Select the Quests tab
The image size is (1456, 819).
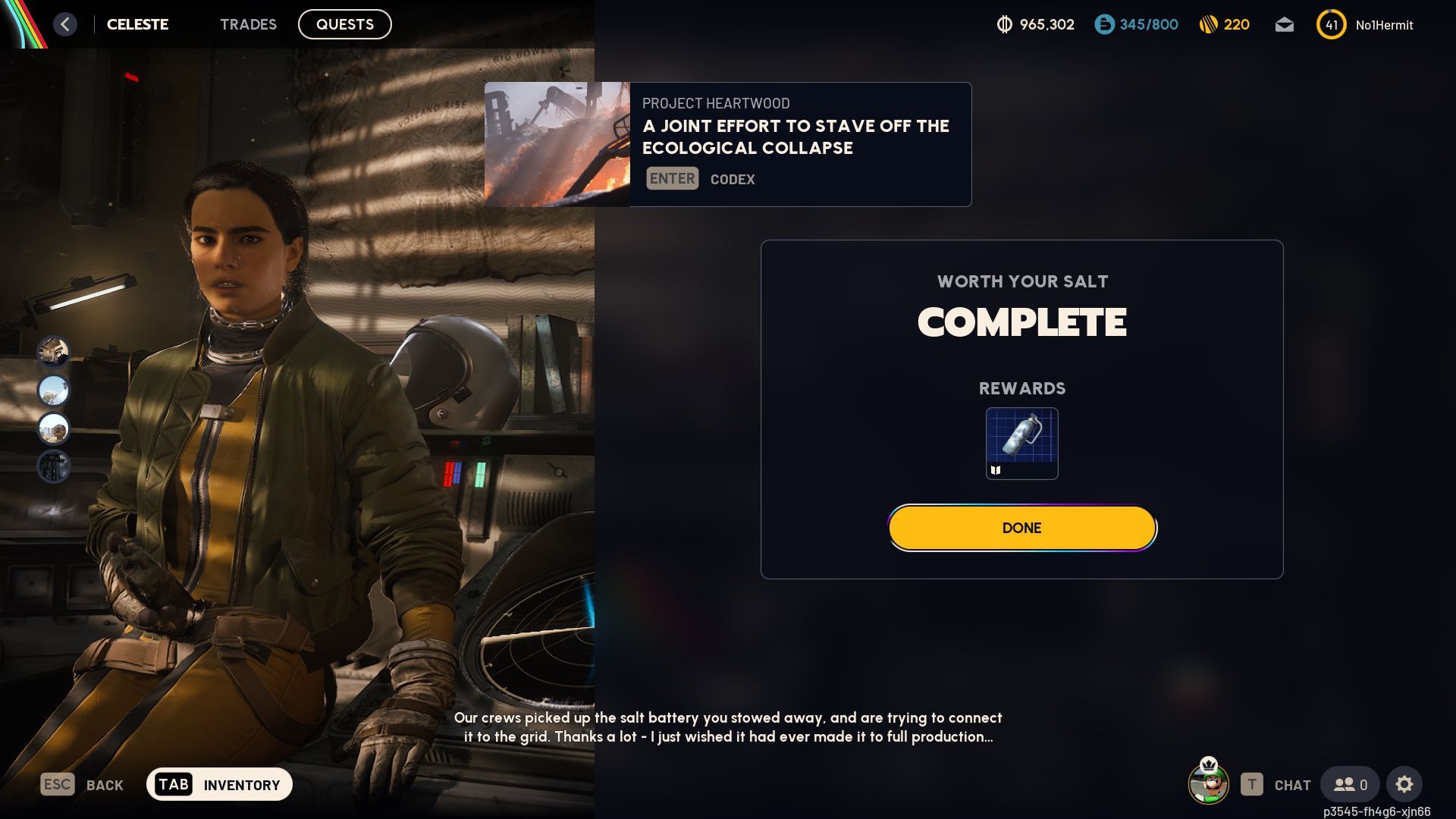(x=344, y=24)
